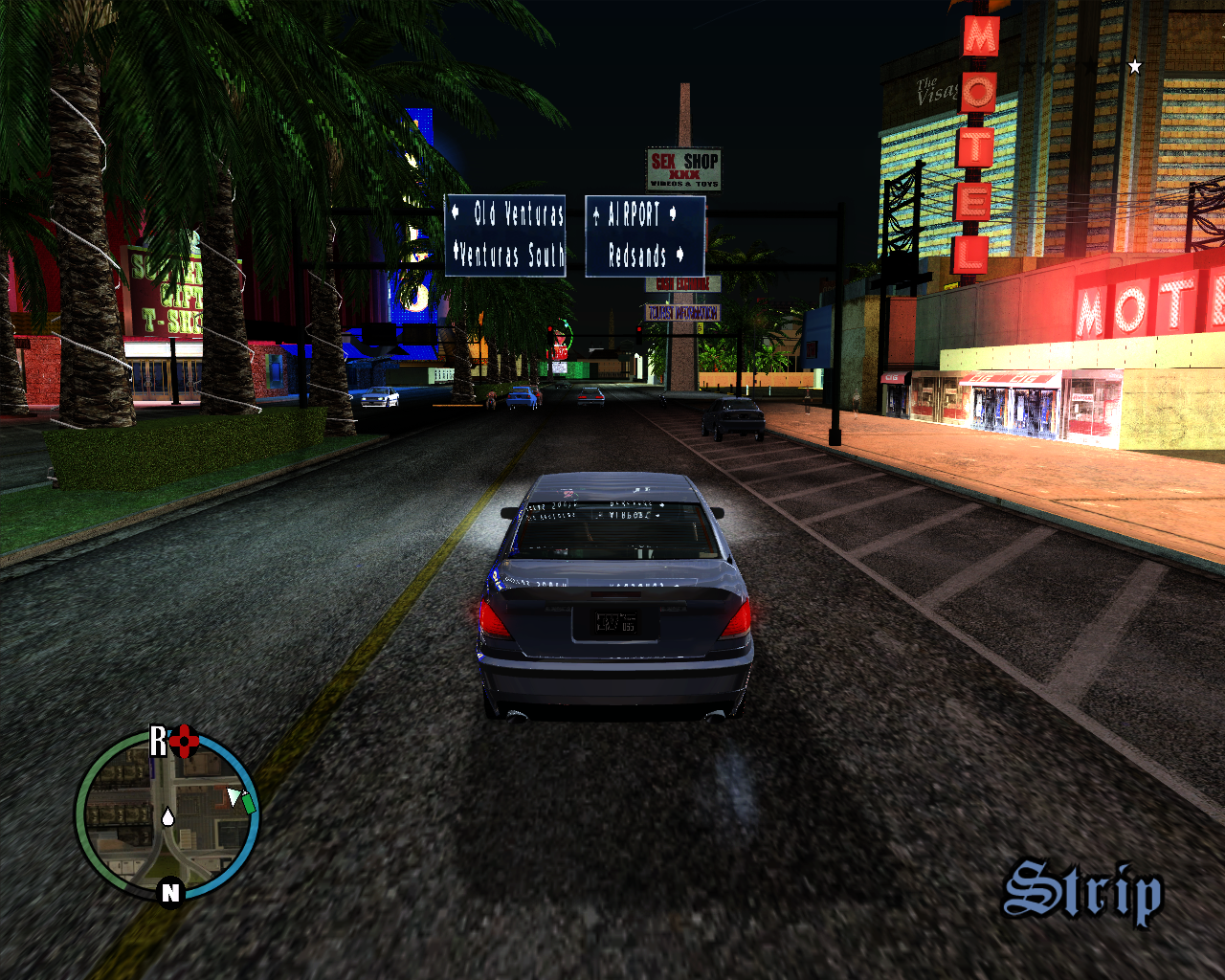Click the white player arrow on the minimap
The width and height of the screenshot is (1225, 980).
pos(234,796)
